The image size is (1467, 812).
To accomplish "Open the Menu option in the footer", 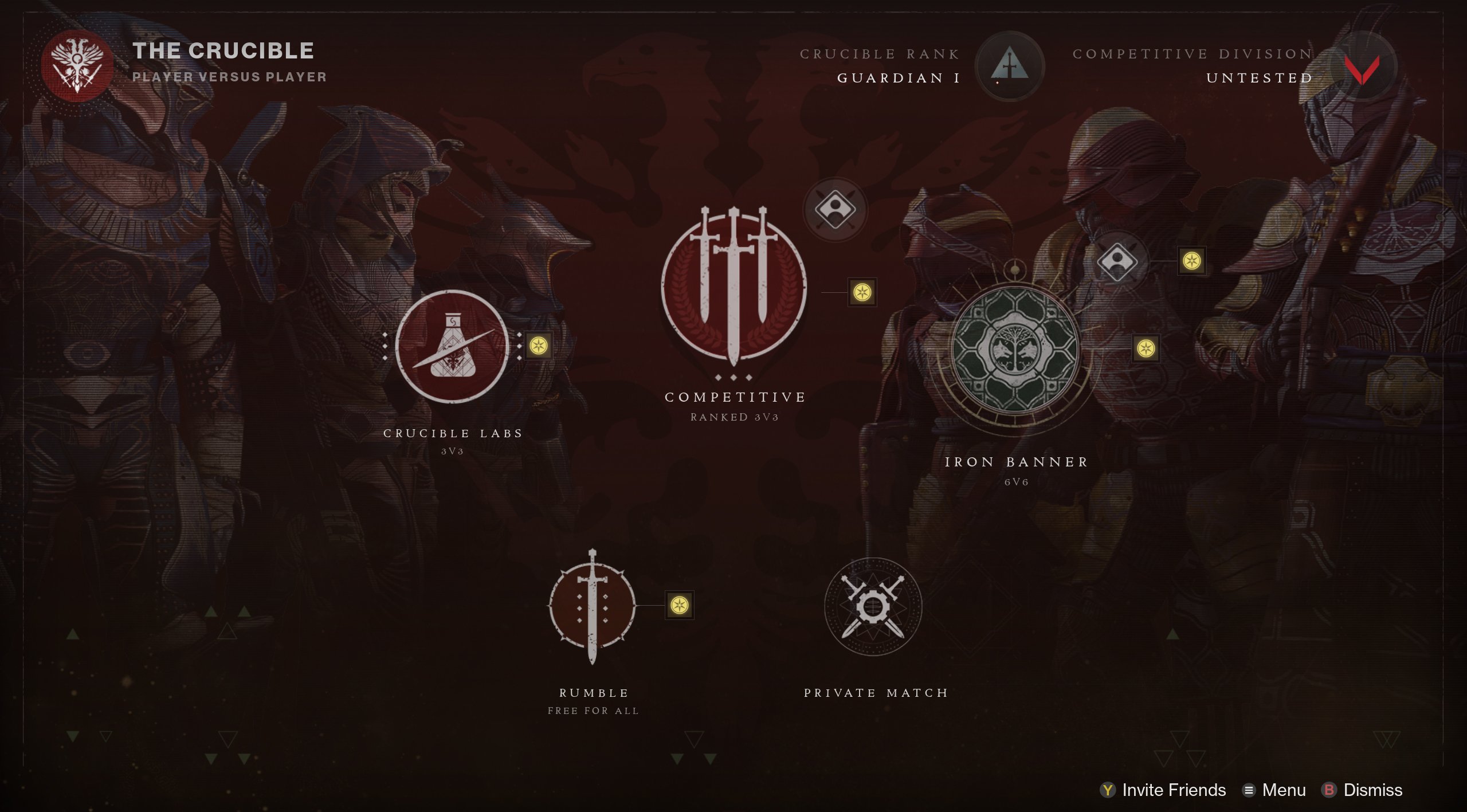I will (1274, 790).
